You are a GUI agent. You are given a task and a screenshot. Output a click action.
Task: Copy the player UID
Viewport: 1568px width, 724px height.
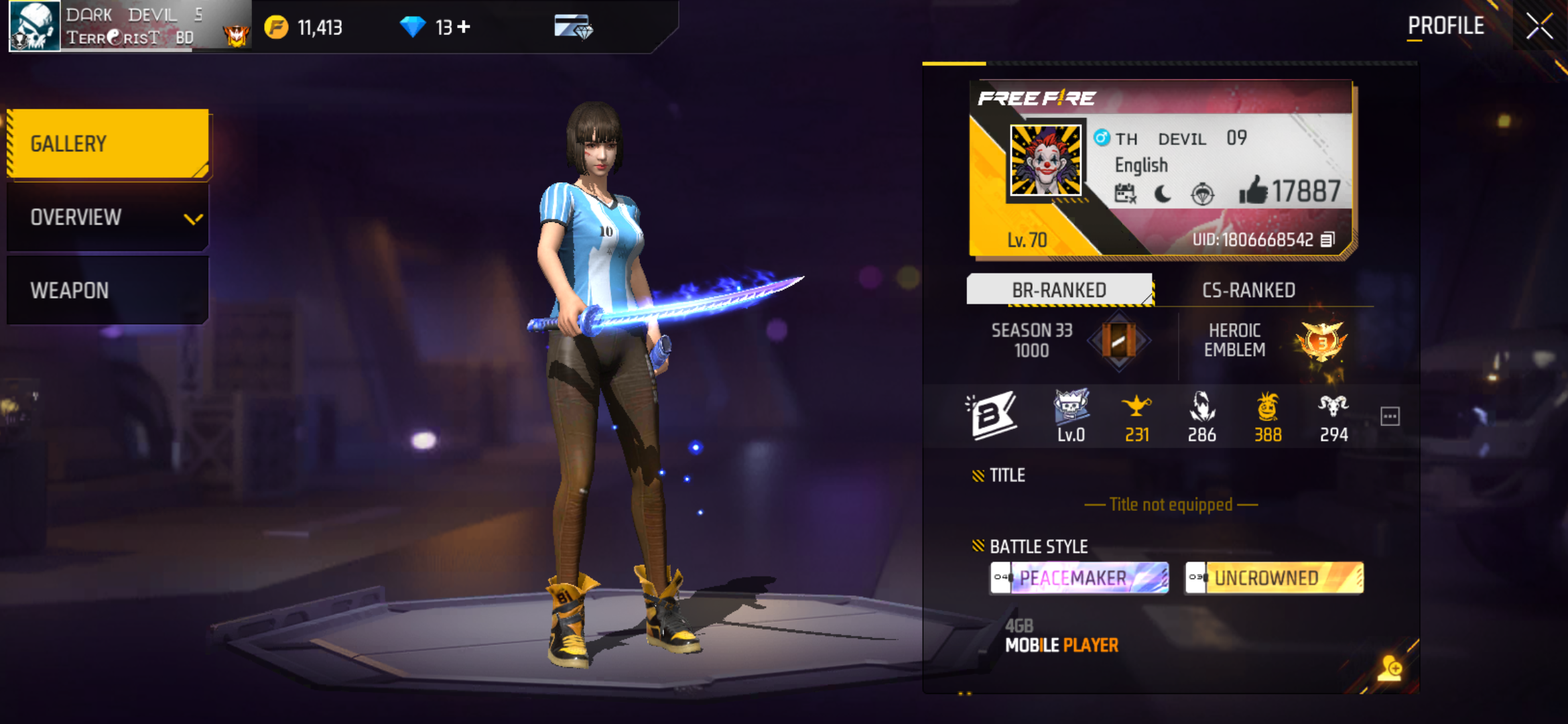point(1327,239)
